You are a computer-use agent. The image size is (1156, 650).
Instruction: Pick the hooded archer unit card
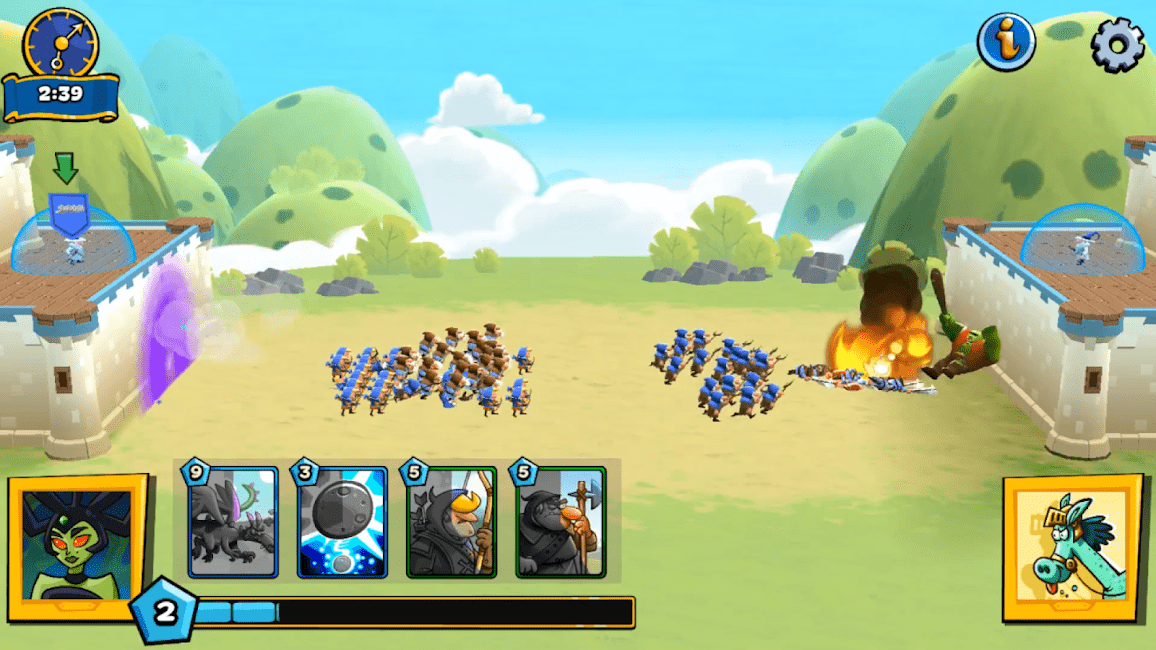452,522
